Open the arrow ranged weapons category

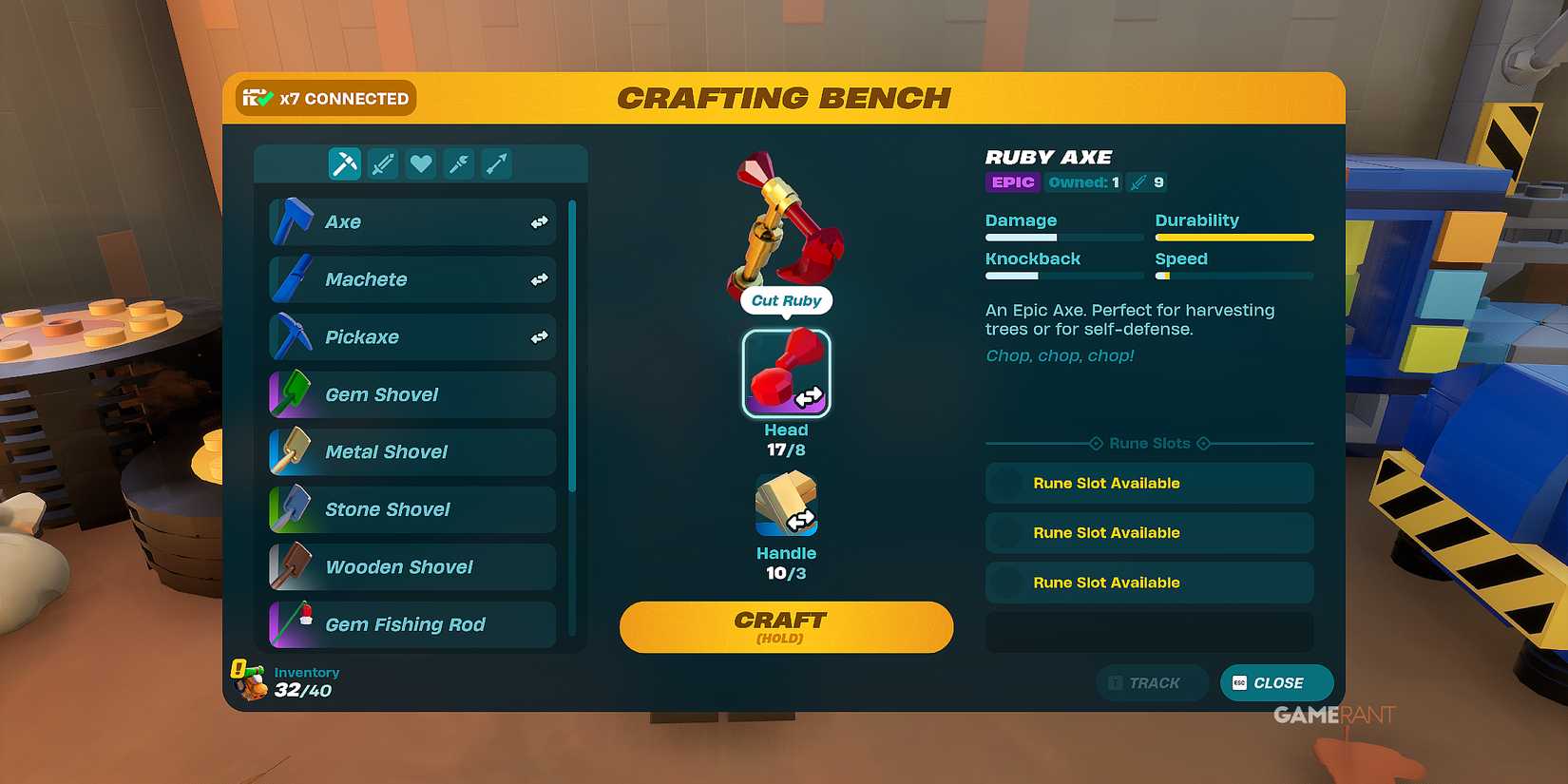(496, 163)
